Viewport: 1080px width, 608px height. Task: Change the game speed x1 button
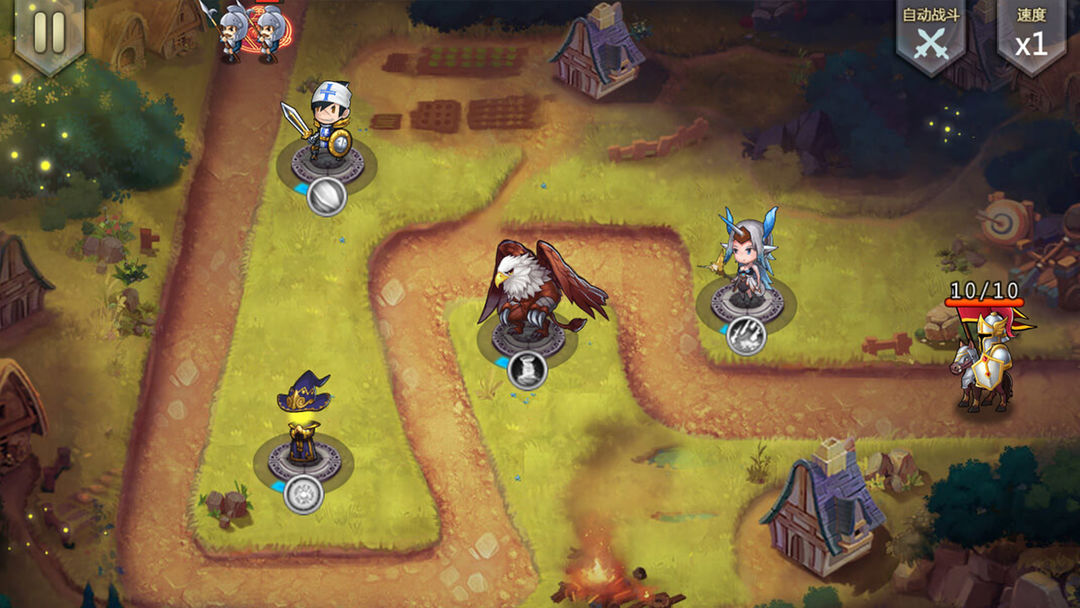pyautogui.click(x=1031, y=36)
